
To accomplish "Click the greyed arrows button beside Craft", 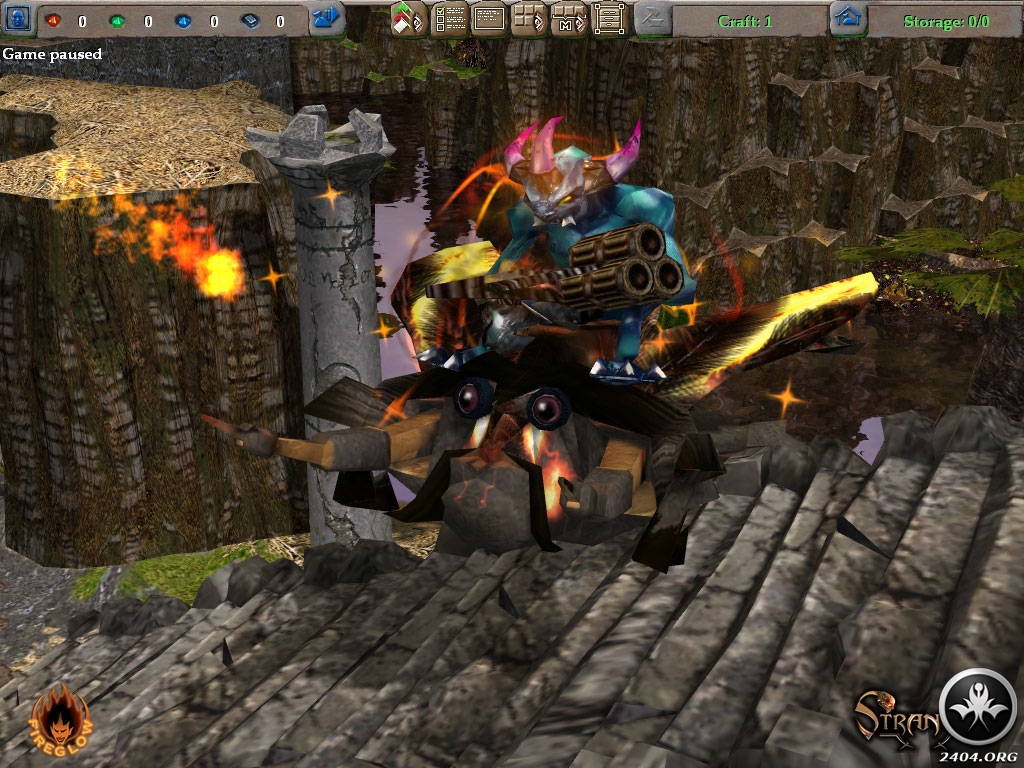I will pos(652,19).
